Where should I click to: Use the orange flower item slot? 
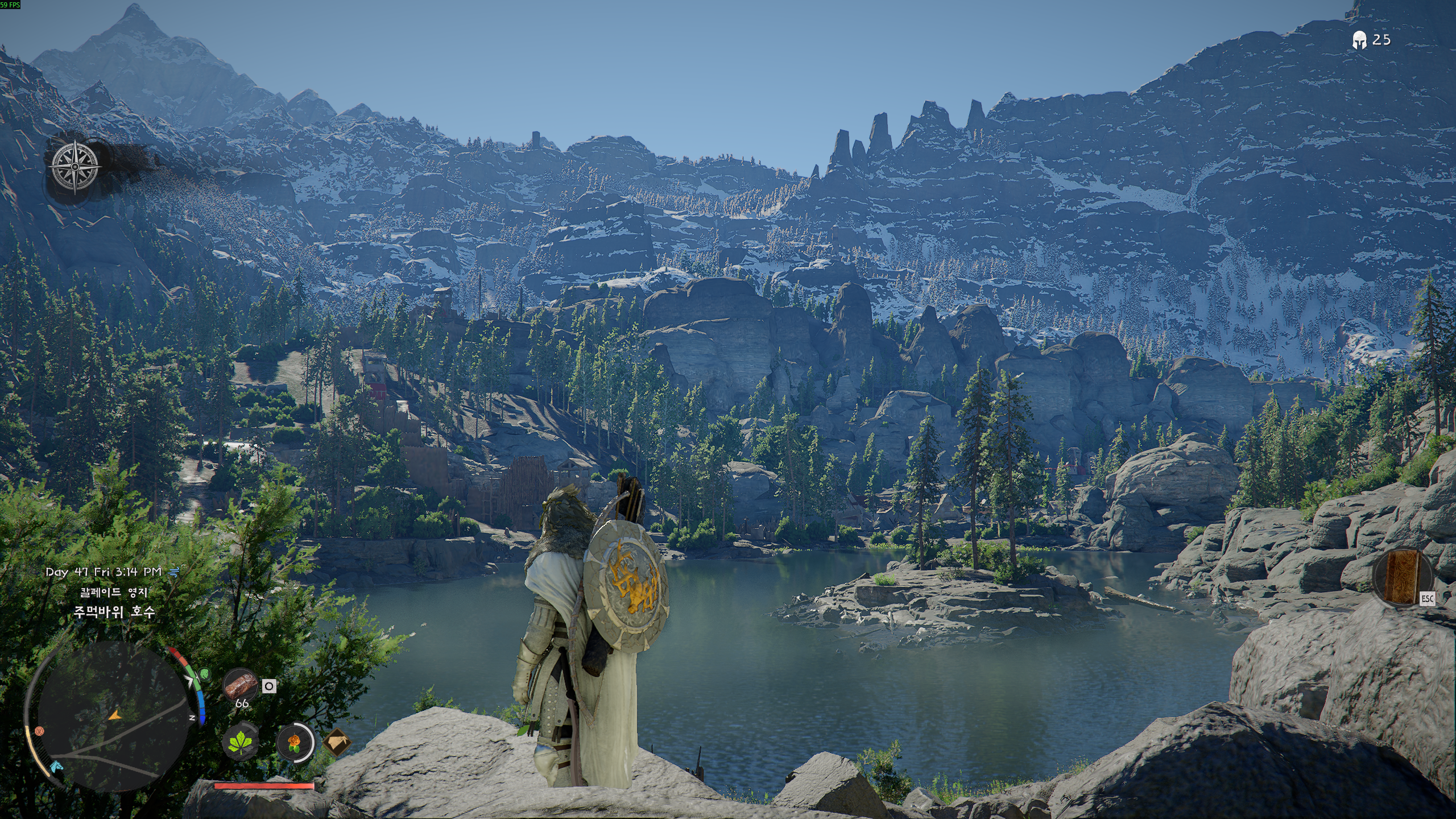click(295, 742)
